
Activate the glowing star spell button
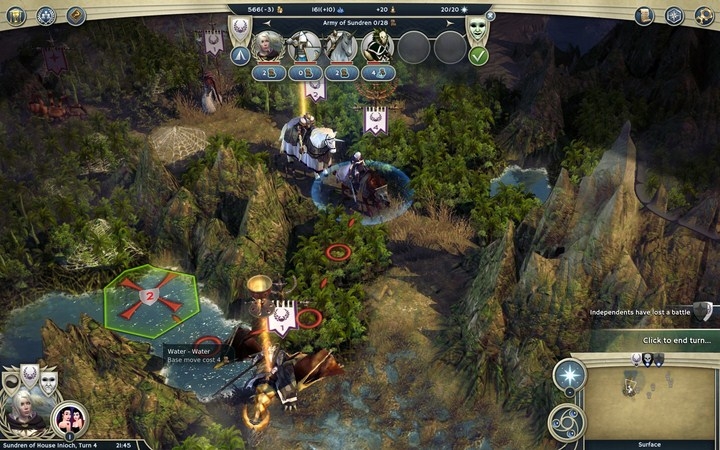coord(569,376)
